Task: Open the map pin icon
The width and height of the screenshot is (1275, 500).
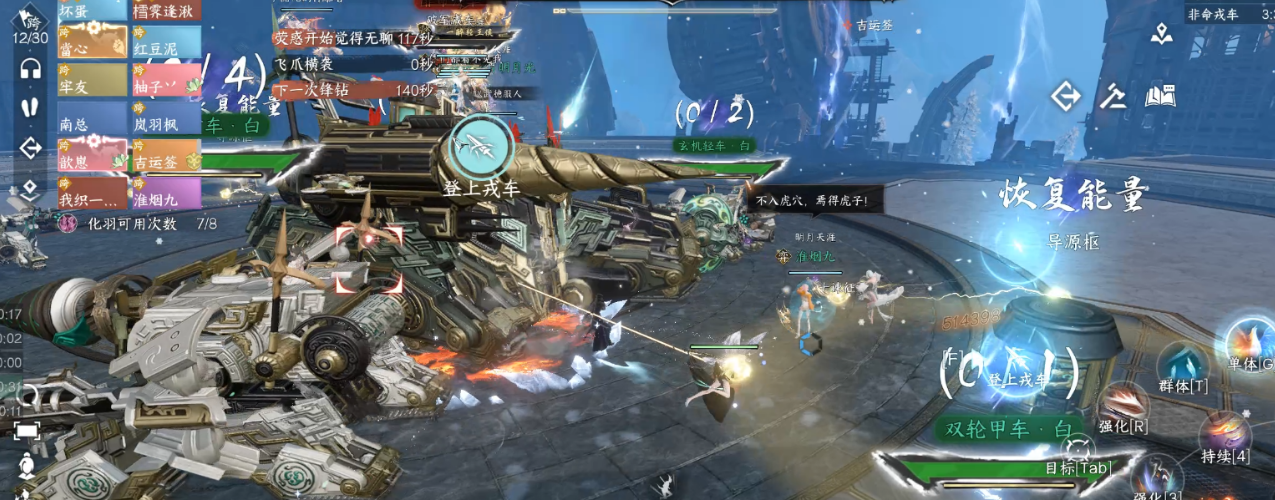Action: [x=1161, y=34]
